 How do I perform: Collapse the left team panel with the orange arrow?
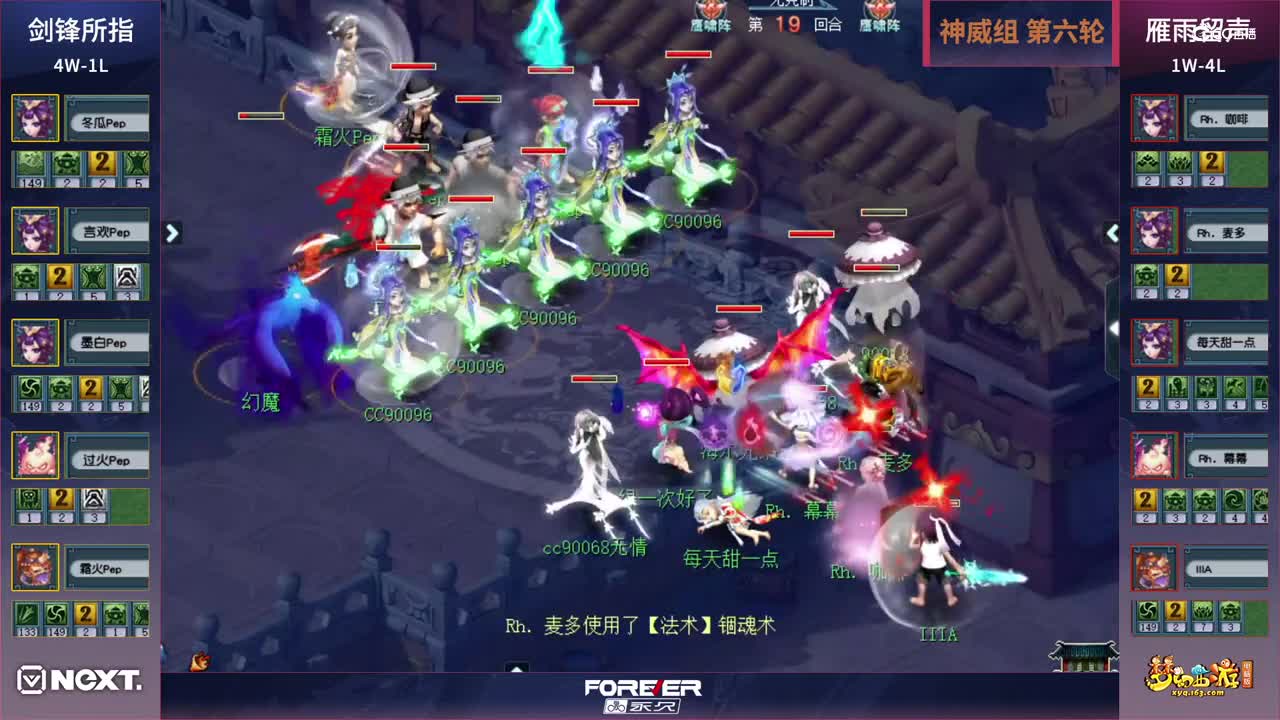pos(172,232)
